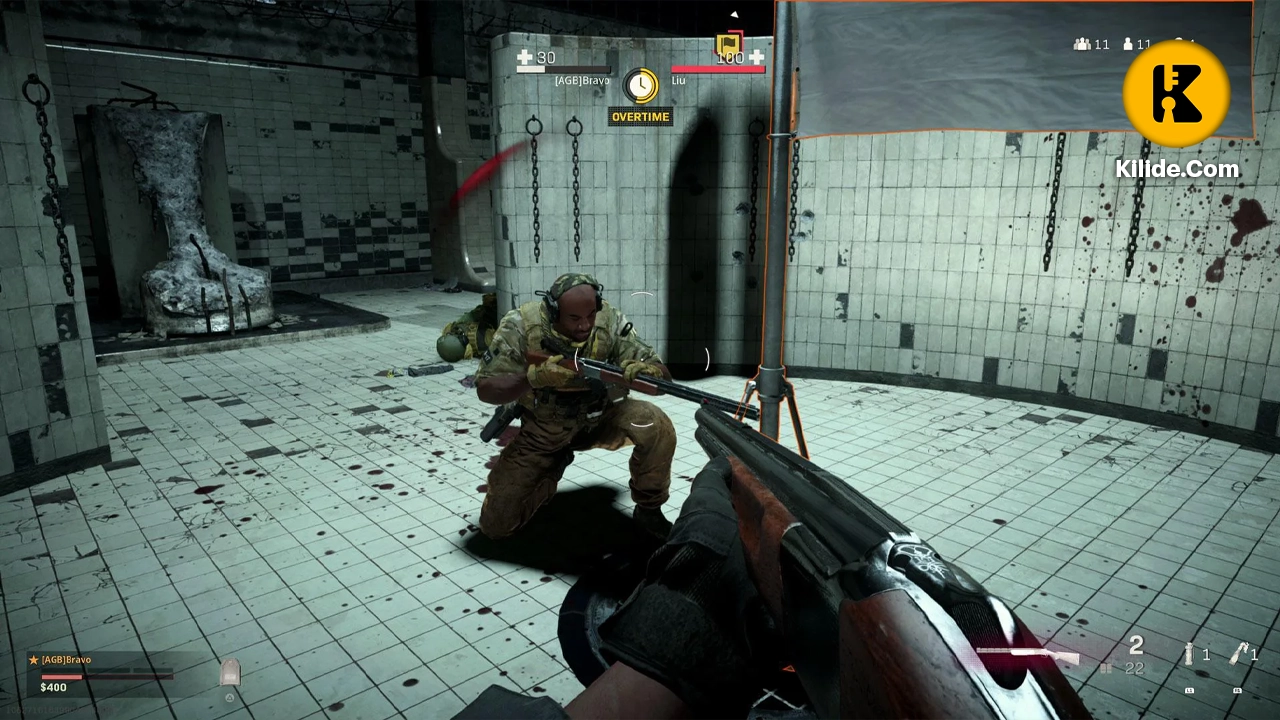
Task: Click the OVERTIME clock icon
Action: click(x=640, y=85)
